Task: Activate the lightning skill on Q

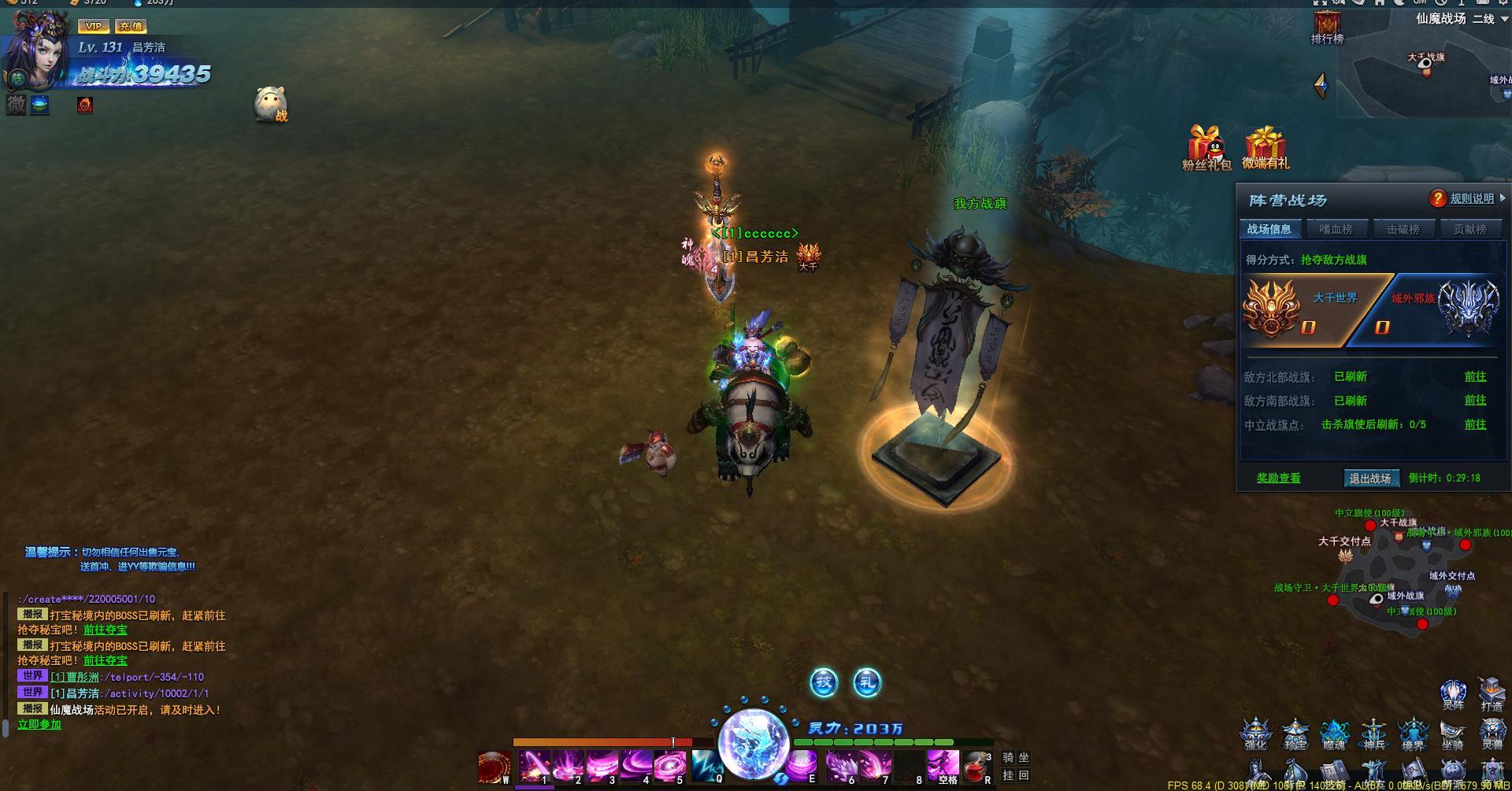Action: [706, 766]
